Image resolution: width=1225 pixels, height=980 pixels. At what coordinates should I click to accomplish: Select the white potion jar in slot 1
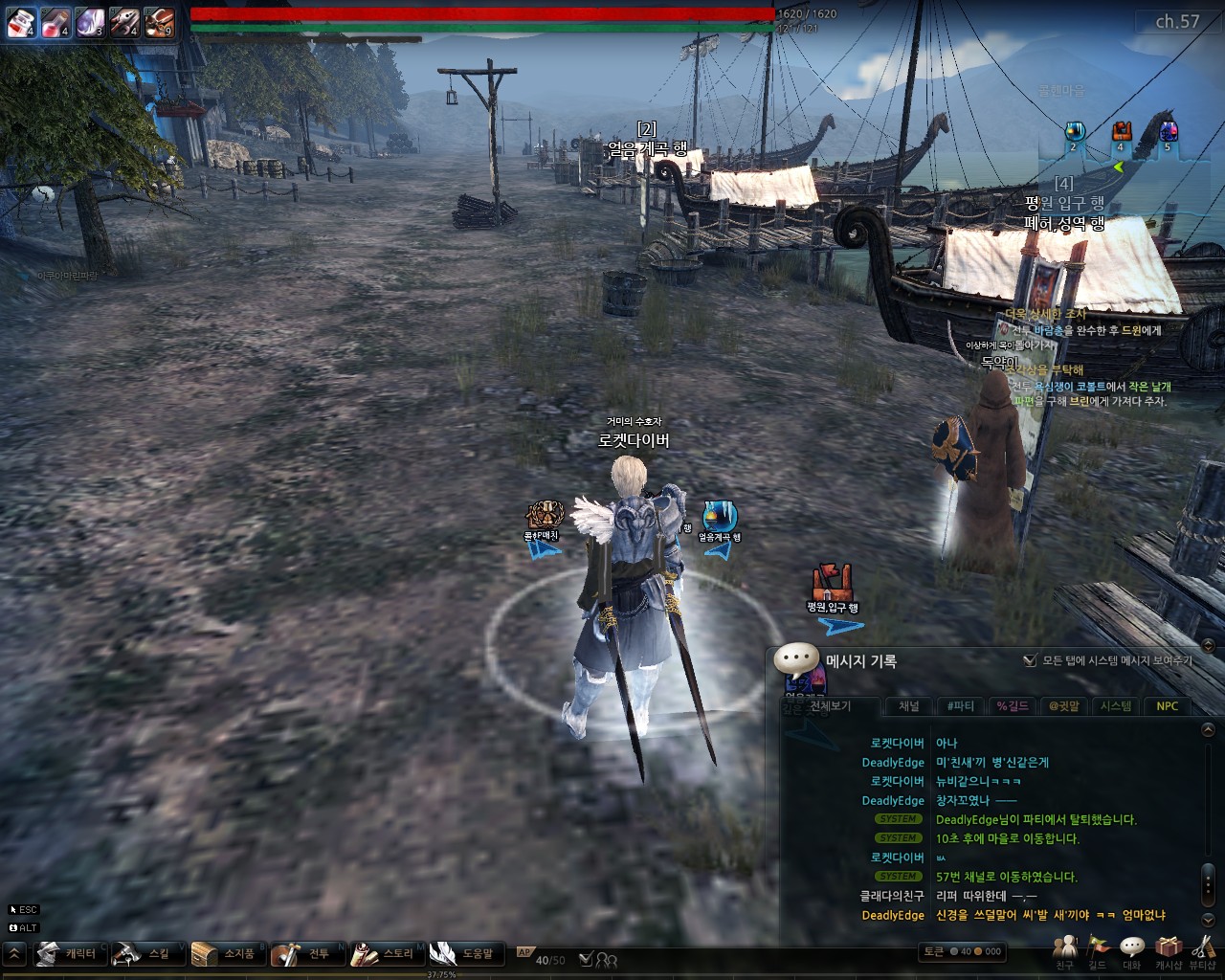tap(21, 22)
